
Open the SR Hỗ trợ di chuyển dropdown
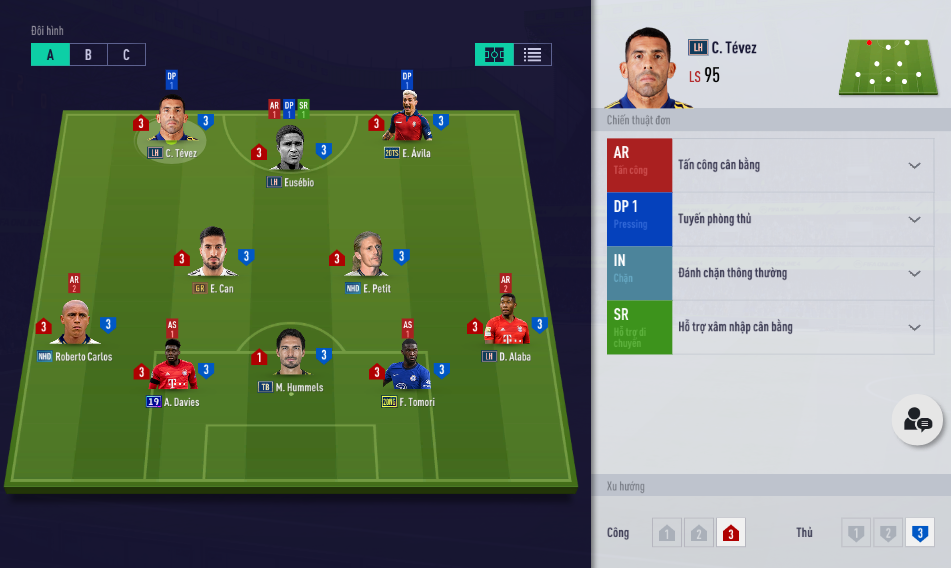pyautogui.click(x=913, y=327)
